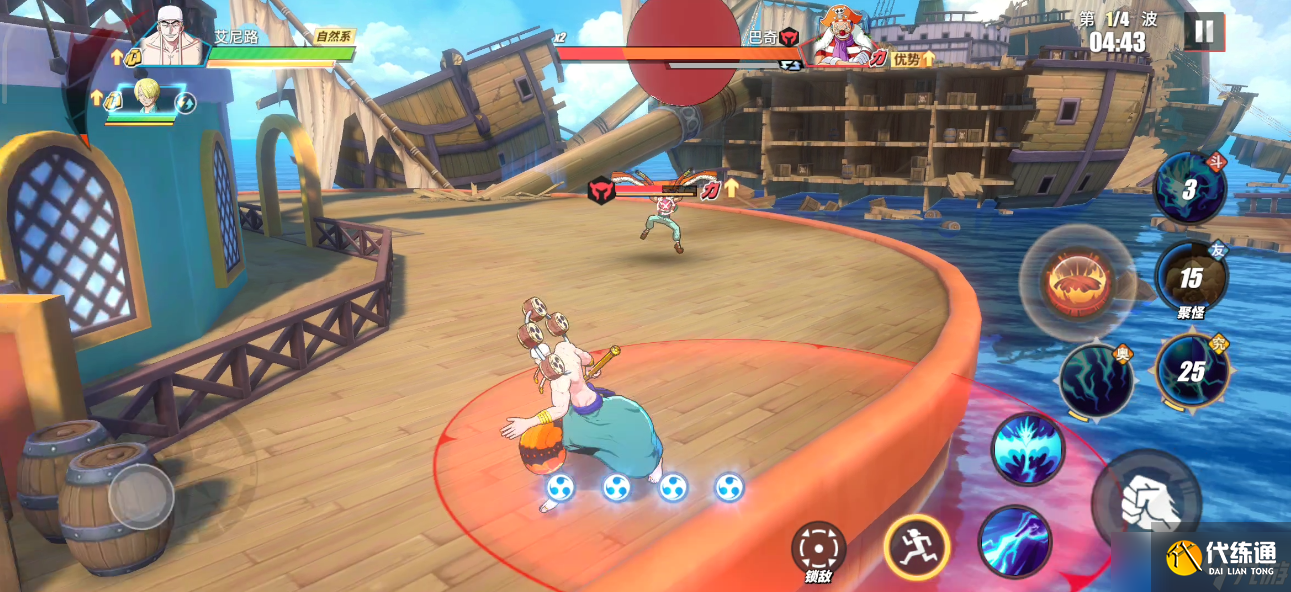Switch to Sanji partner portrait

(x=146, y=100)
